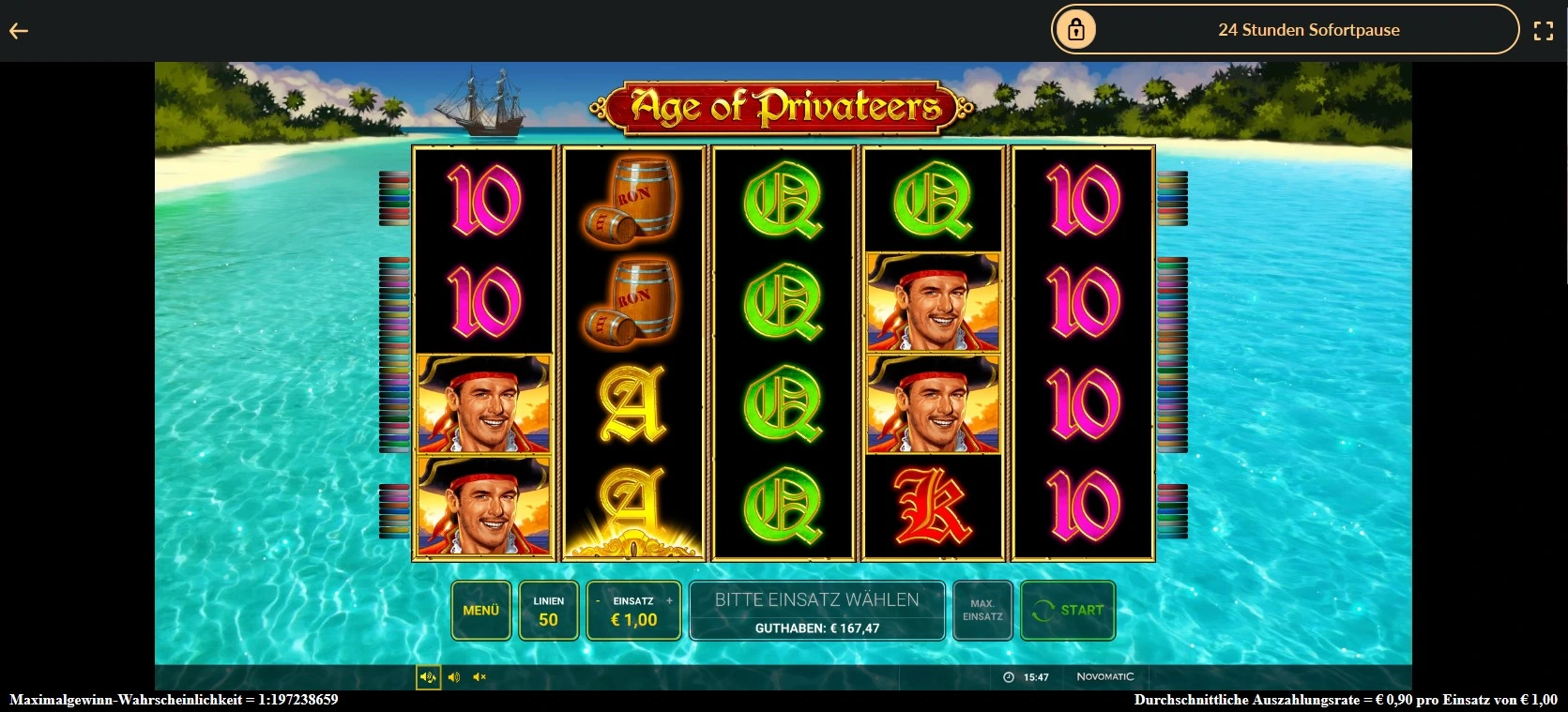
Task: Mute game audio with the speaker toggle
Action: click(x=480, y=676)
